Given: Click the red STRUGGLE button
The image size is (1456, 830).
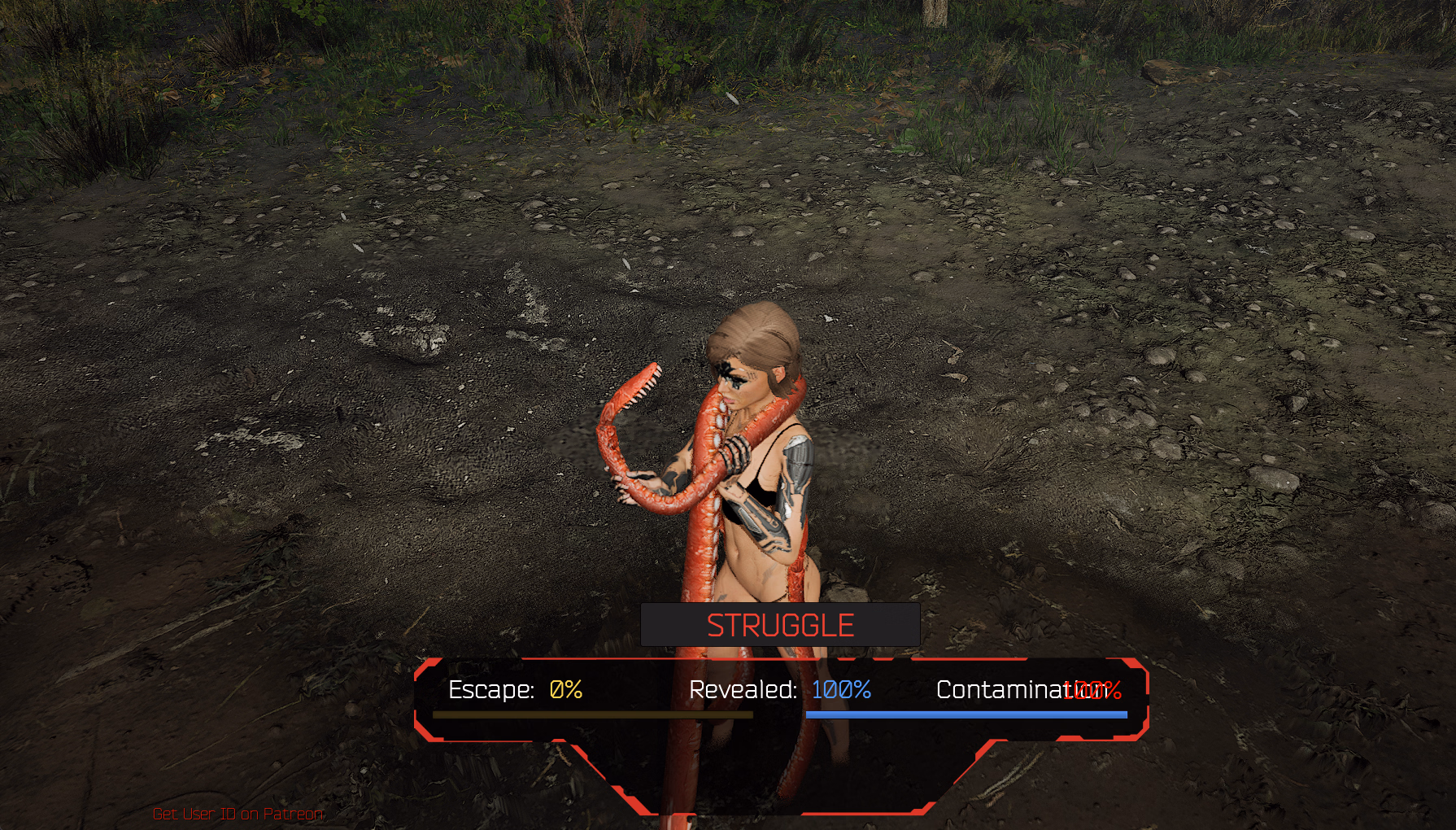Looking at the screenshot, I should pyautogui.click(x=780, y=625).
